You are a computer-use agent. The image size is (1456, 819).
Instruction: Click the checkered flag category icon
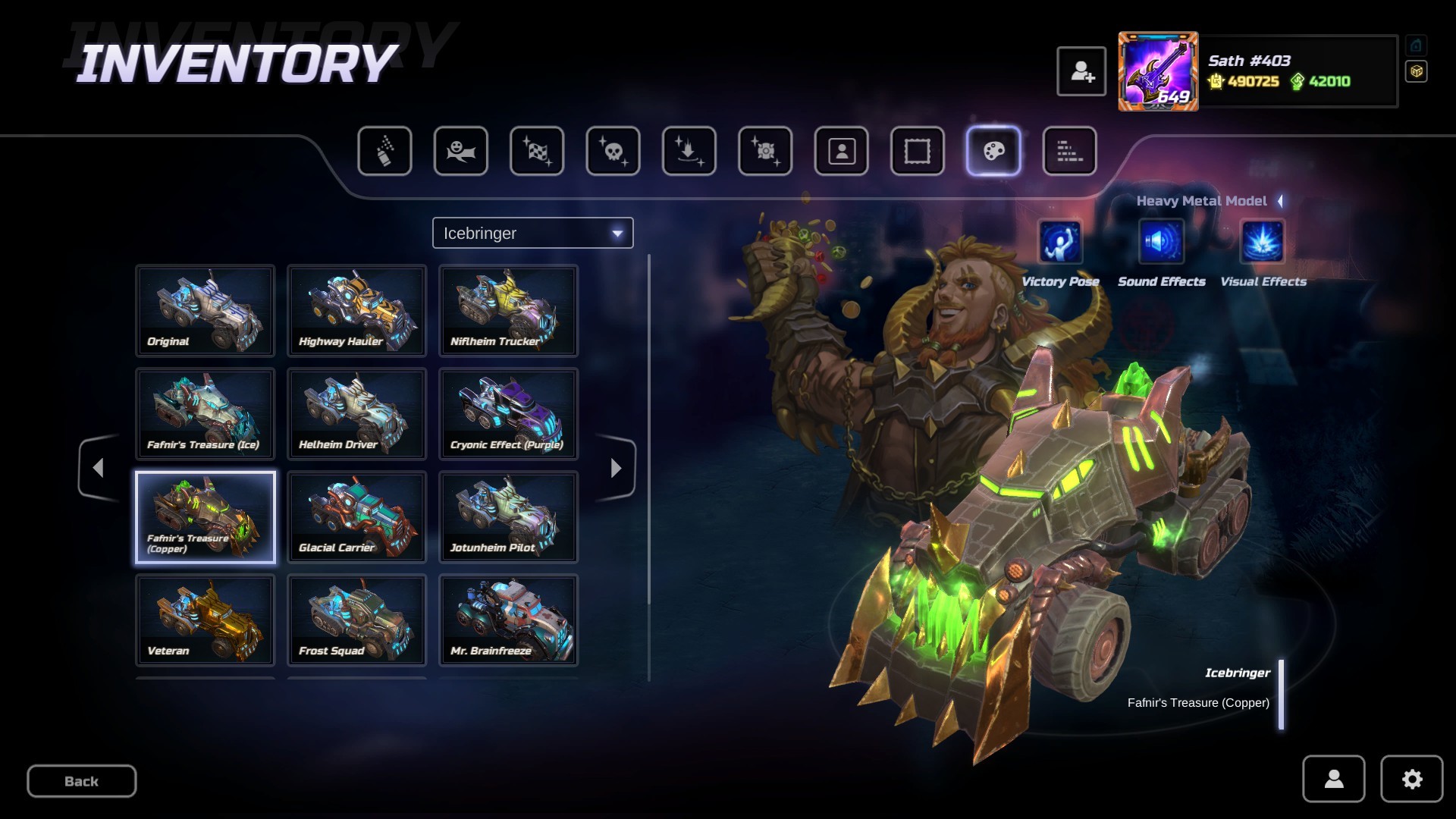(x=536, y=151)
